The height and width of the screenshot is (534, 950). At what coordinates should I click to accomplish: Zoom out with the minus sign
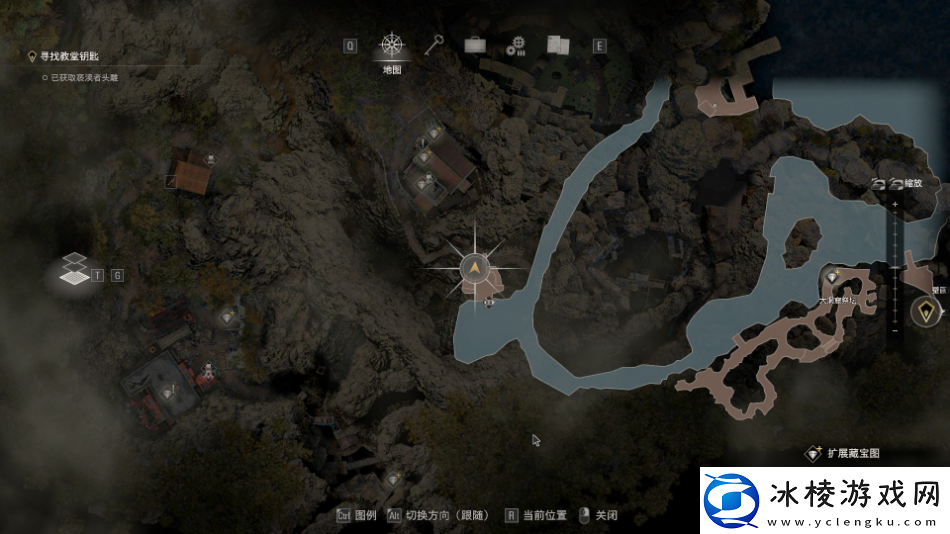pyautogui.click(x=894, y=331)
